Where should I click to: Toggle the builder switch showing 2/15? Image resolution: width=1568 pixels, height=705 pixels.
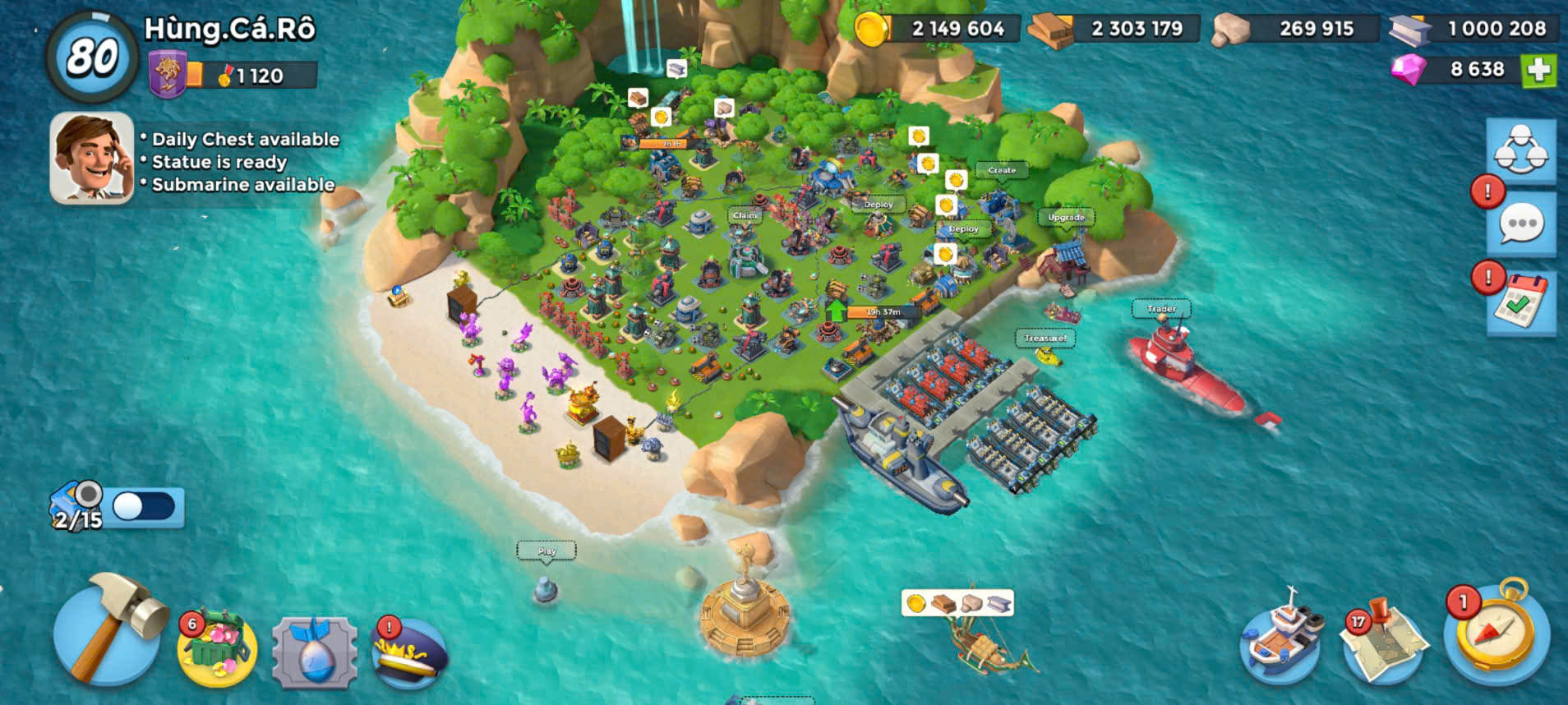[x=143, y=506]
